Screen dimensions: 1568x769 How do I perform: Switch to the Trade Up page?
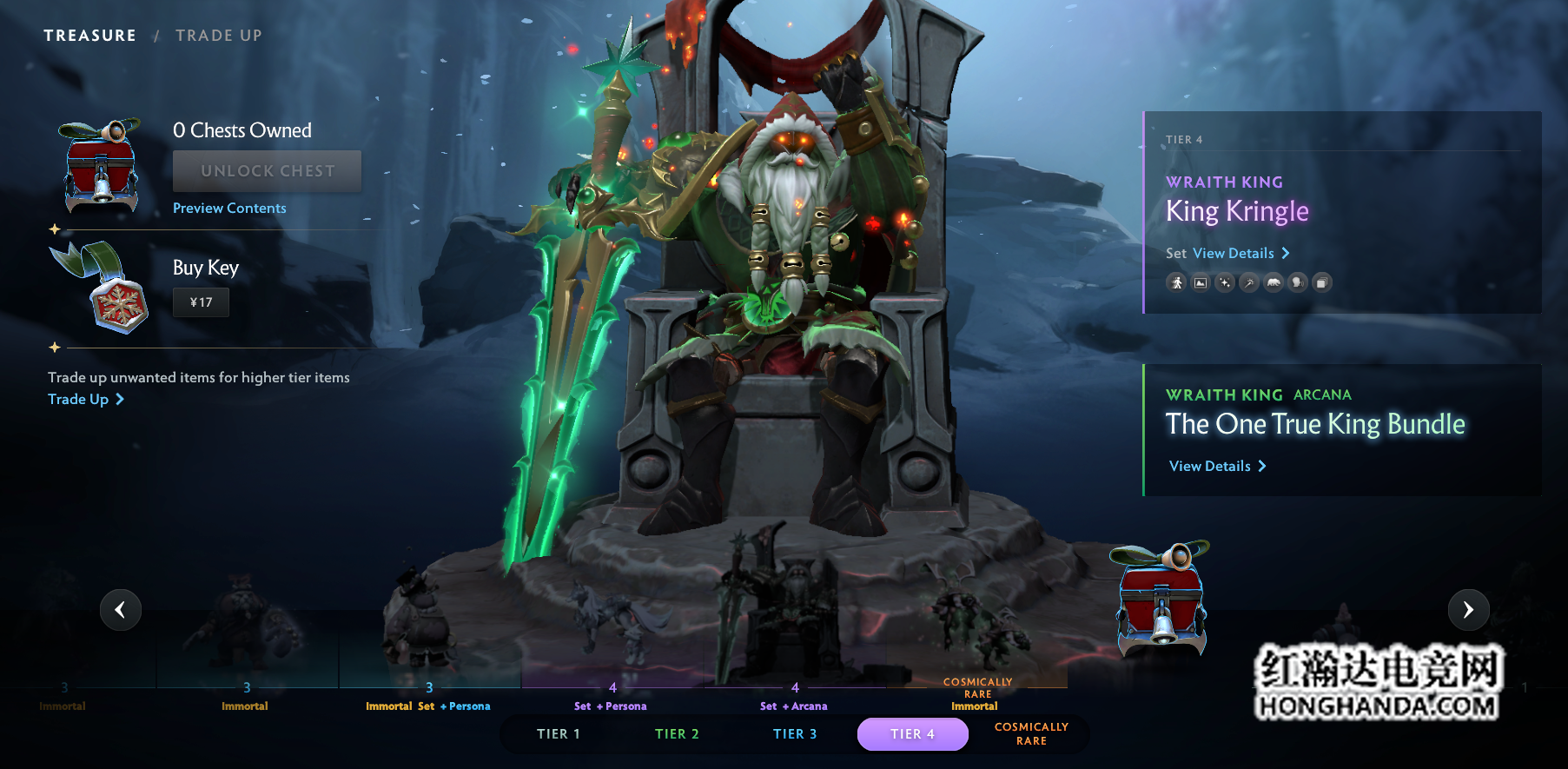pyautogui.click(x=218, y=36)
